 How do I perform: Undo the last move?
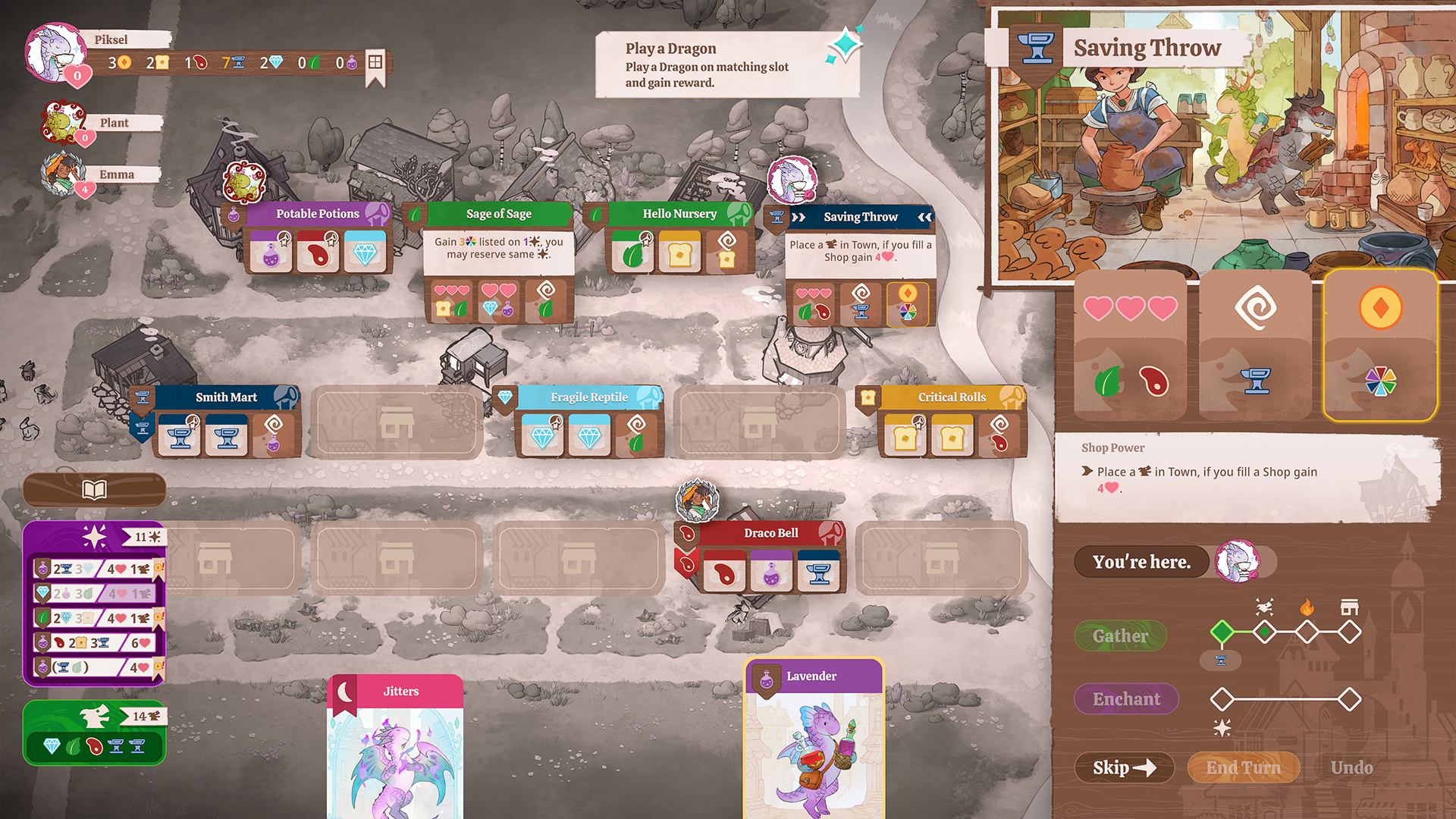click(1351, 767)
